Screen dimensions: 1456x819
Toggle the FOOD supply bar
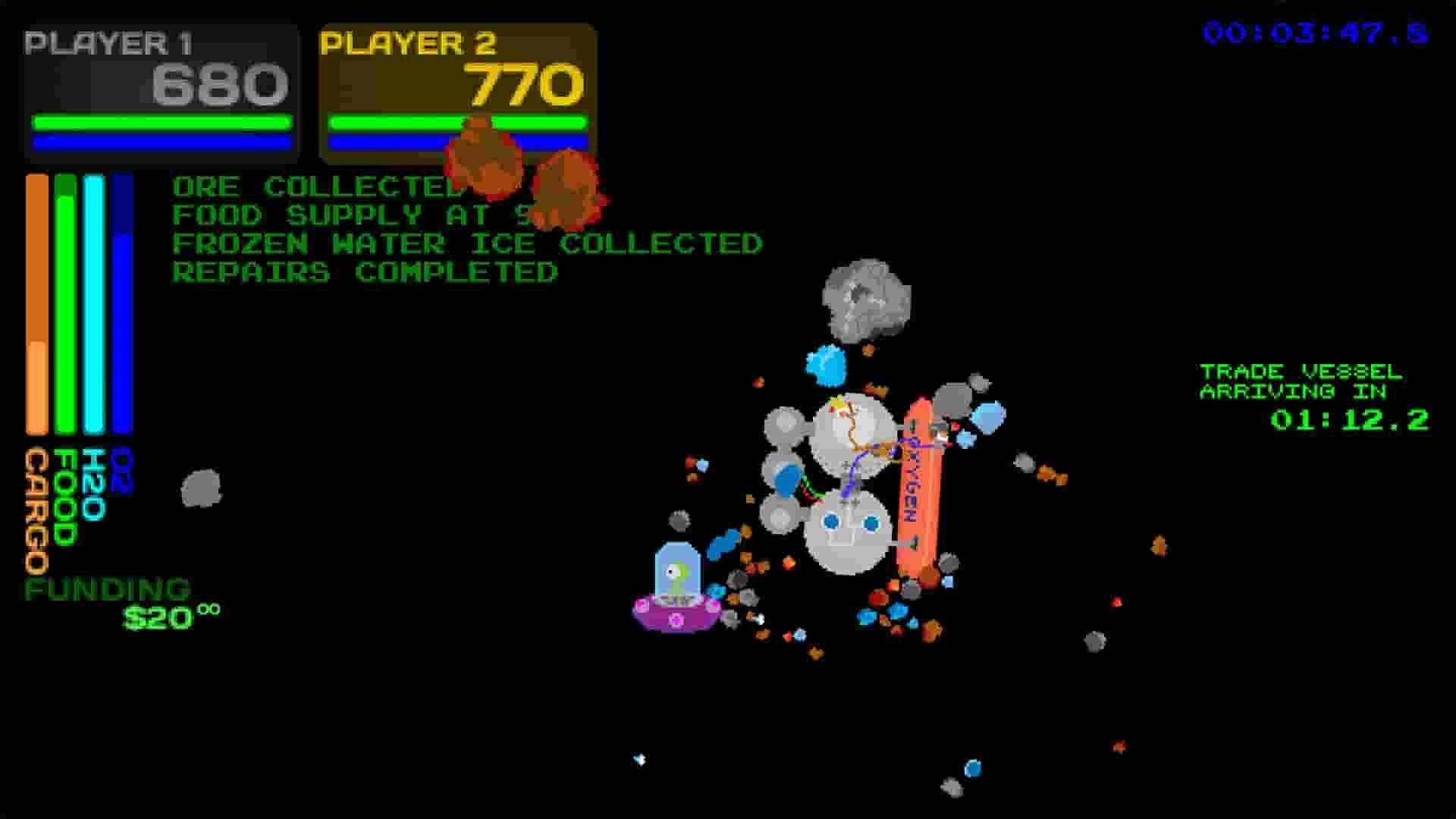(65, 303)
